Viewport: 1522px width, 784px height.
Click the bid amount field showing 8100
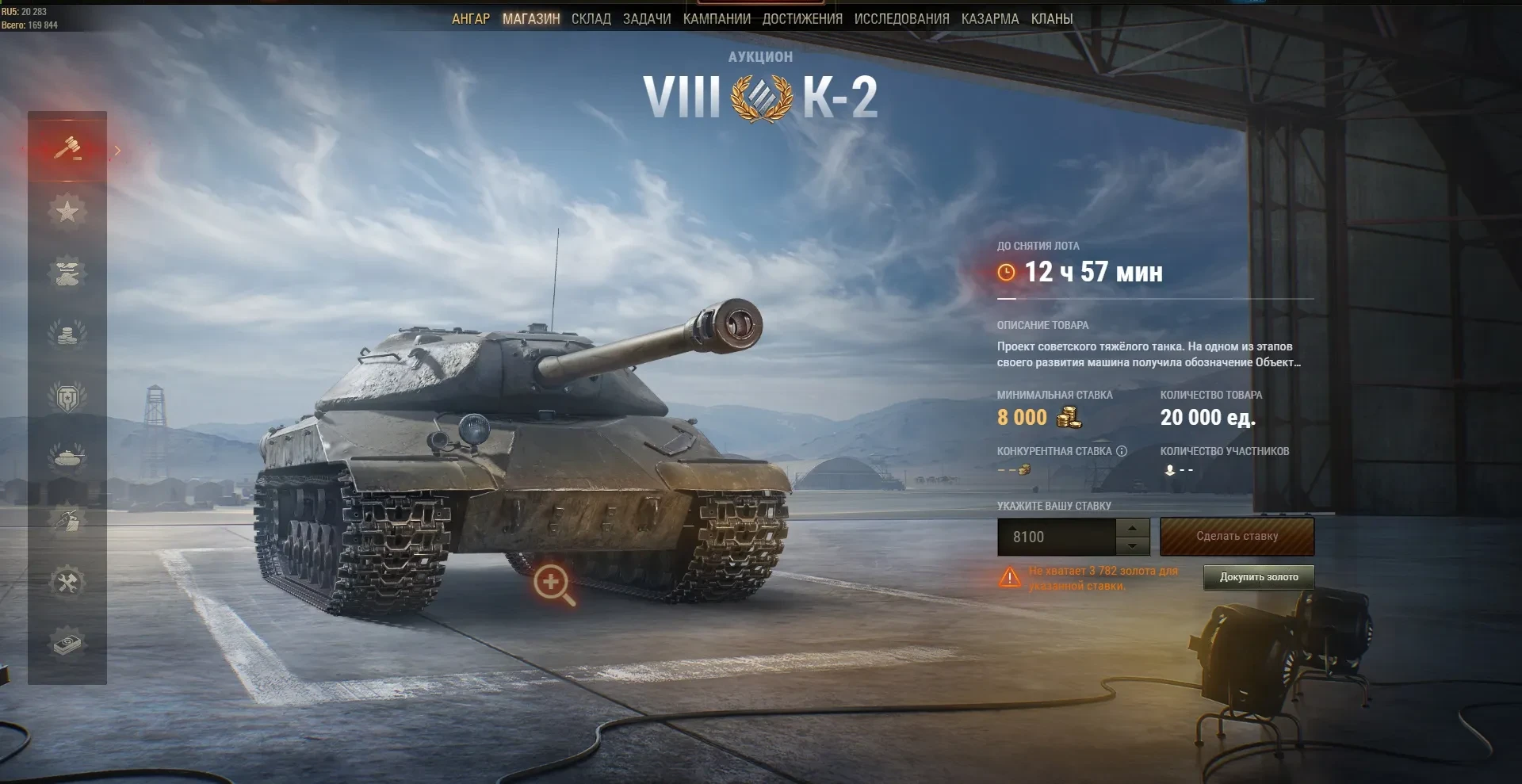coord(1056,537)
